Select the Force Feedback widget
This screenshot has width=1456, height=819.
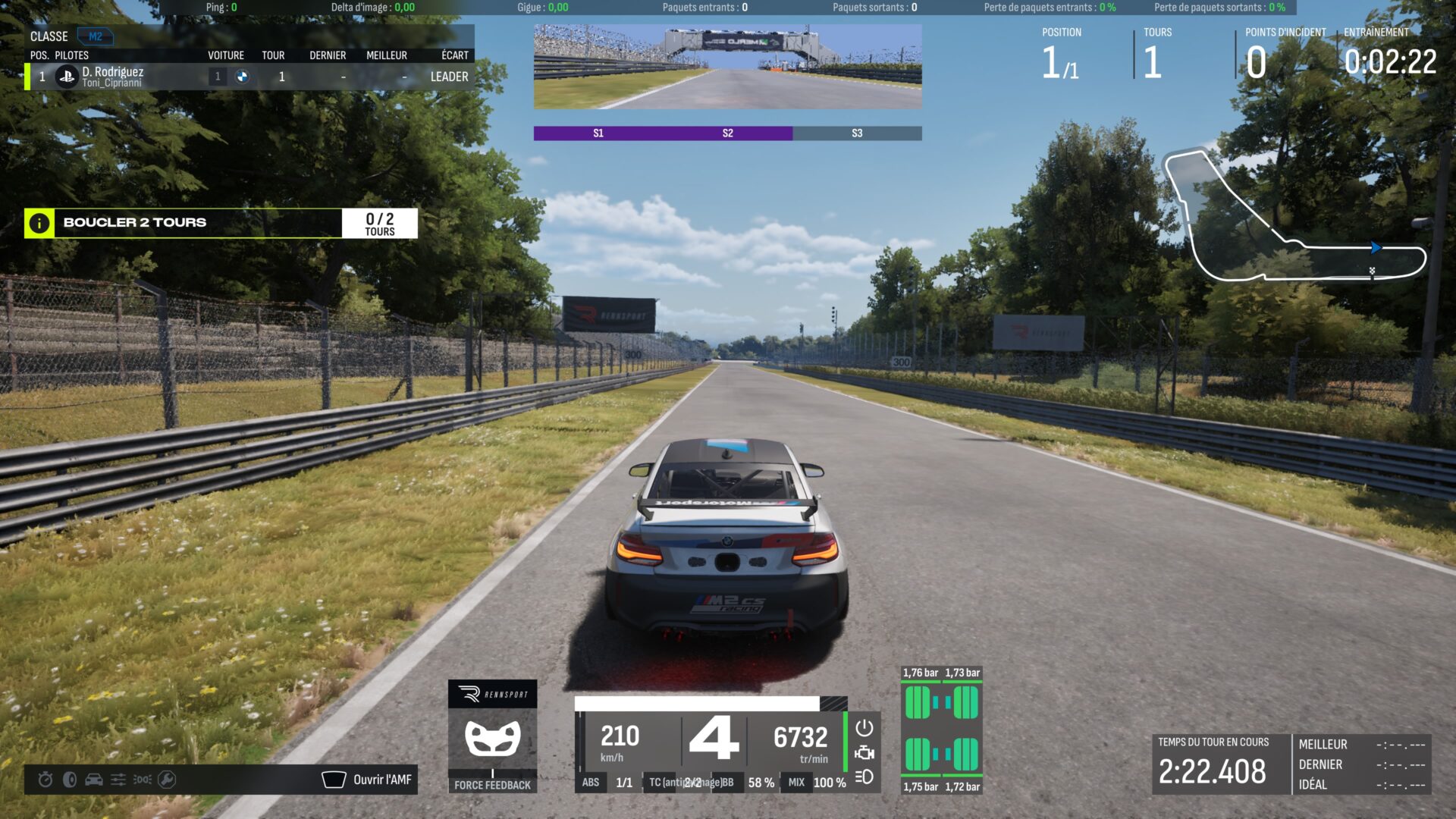pos(492,737)
